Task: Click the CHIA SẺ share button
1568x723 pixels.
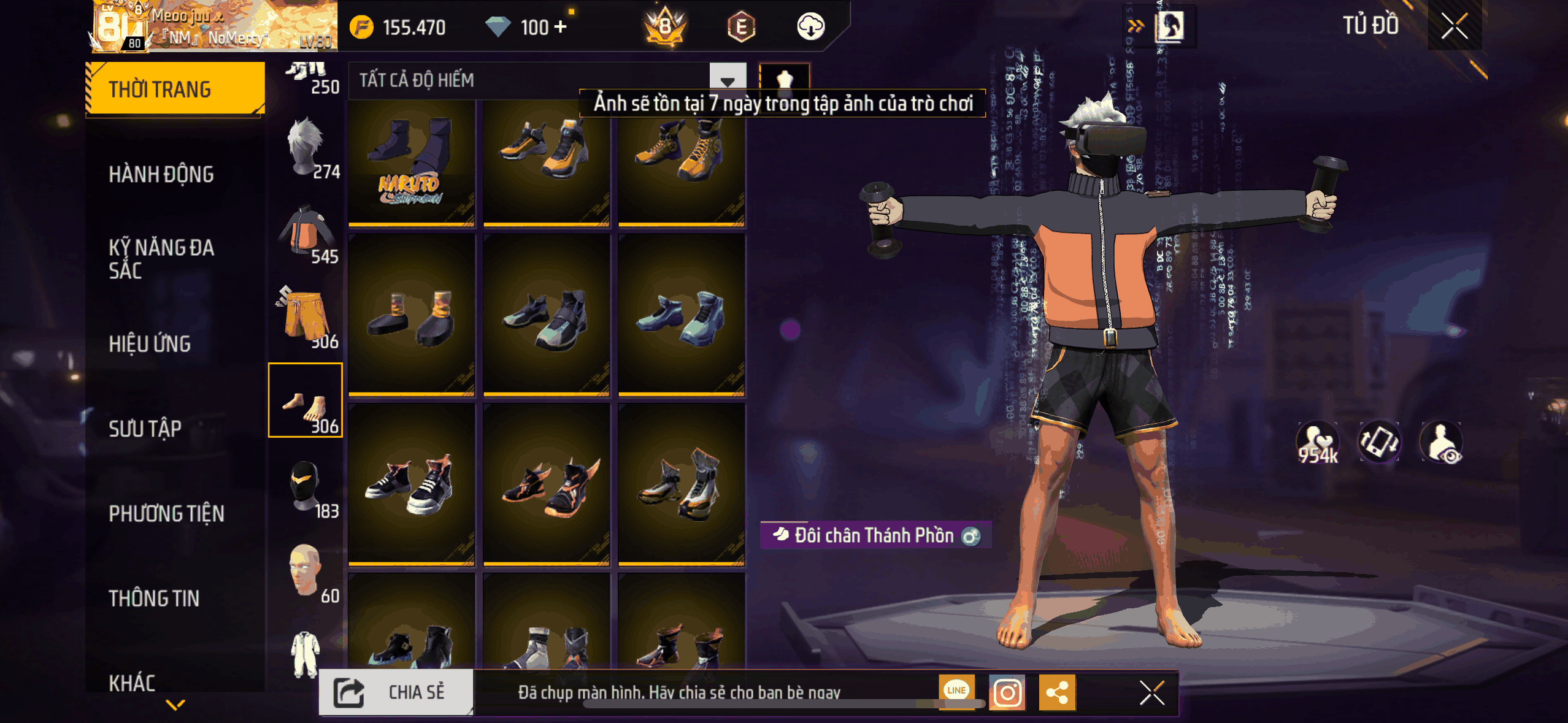Action: (396, 692)
